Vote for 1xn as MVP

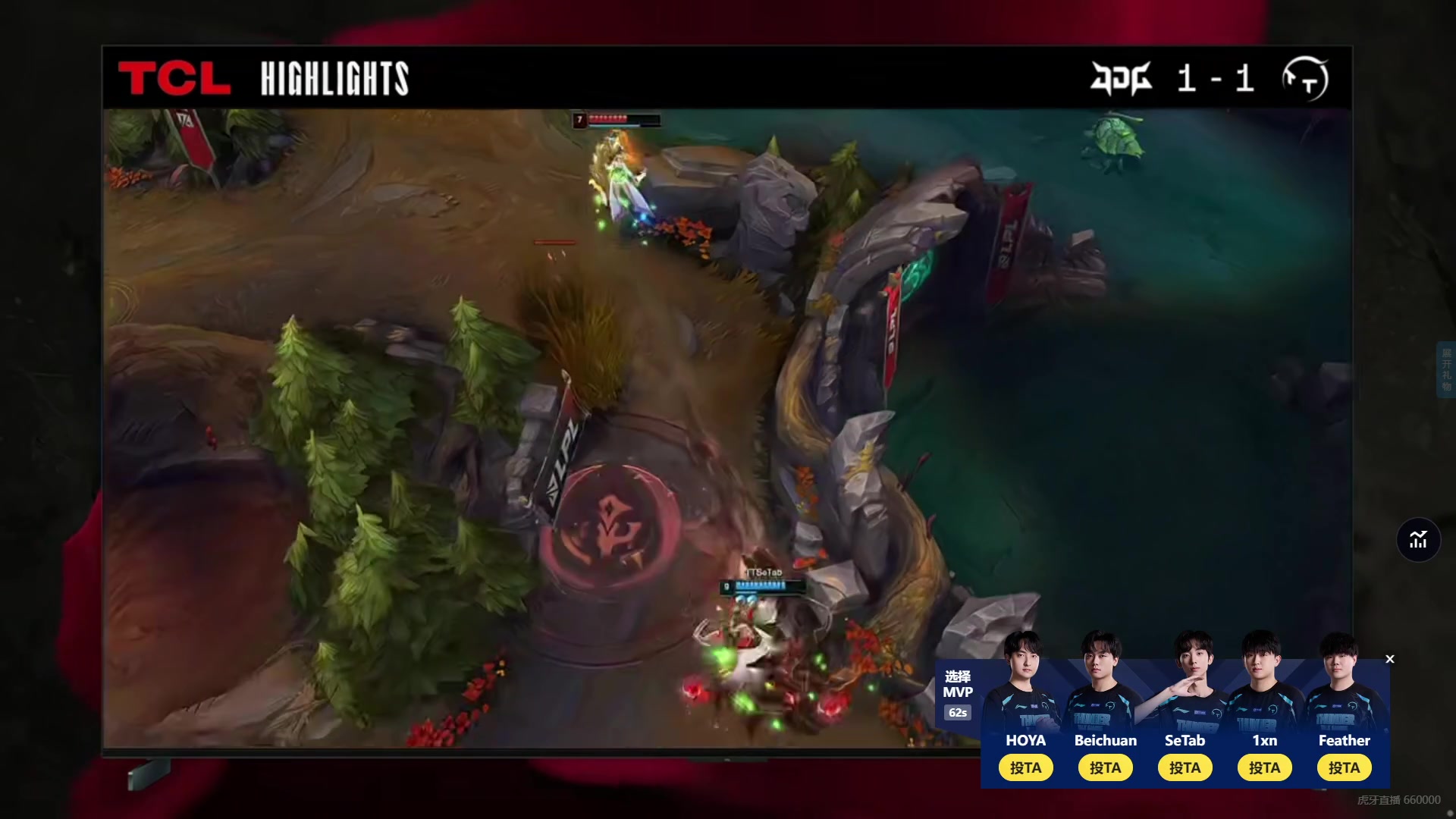(1264, 767)
